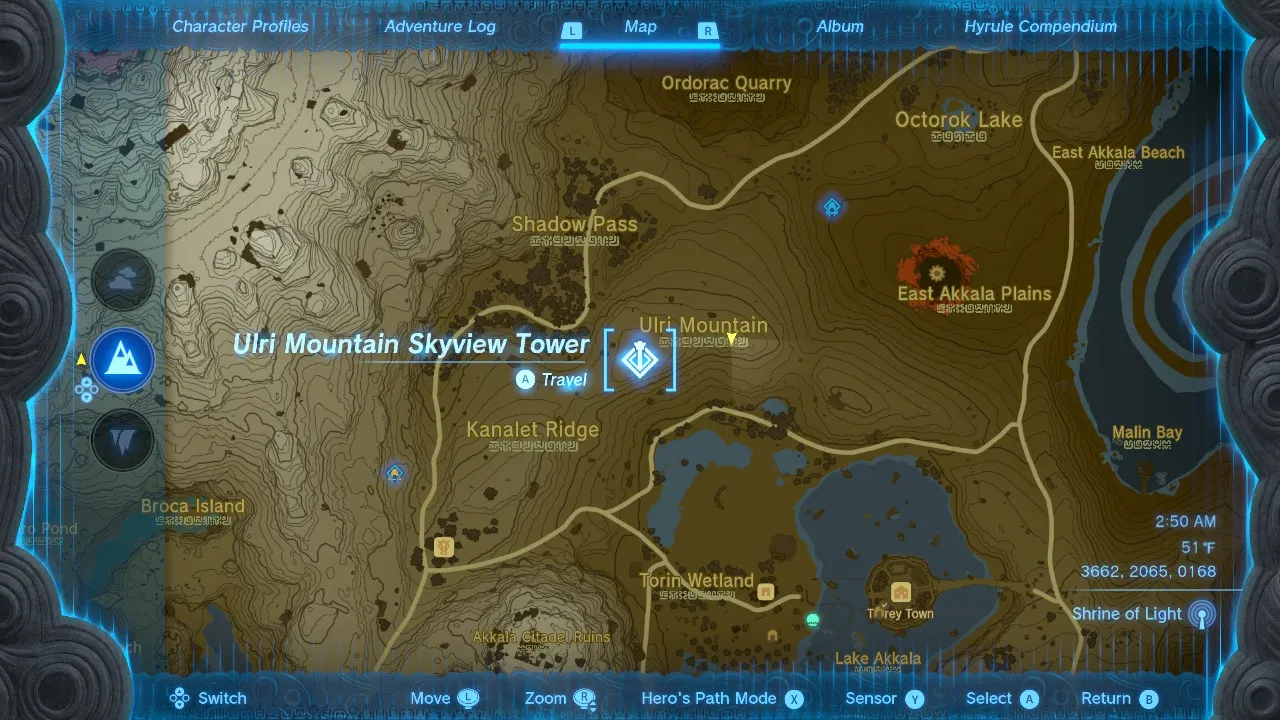Open the Hyrule Compendium tab
Image resolution: width=1280 pixels, height=720 pixels.
tap(1040, 27)
